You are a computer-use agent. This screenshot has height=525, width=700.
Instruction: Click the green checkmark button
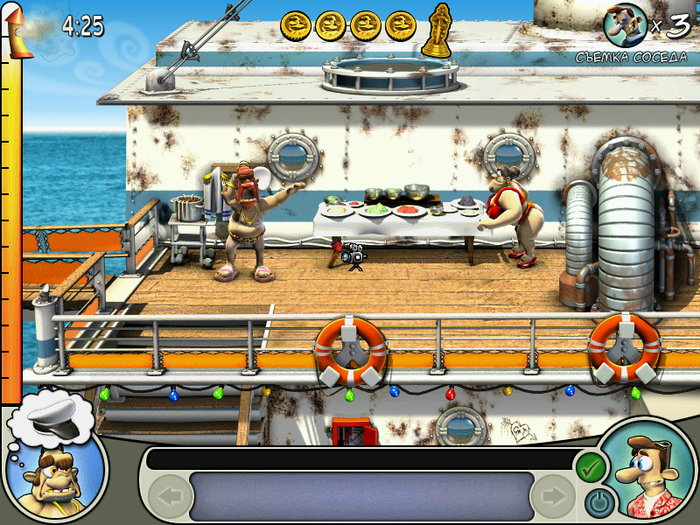(x=589, y=465)
